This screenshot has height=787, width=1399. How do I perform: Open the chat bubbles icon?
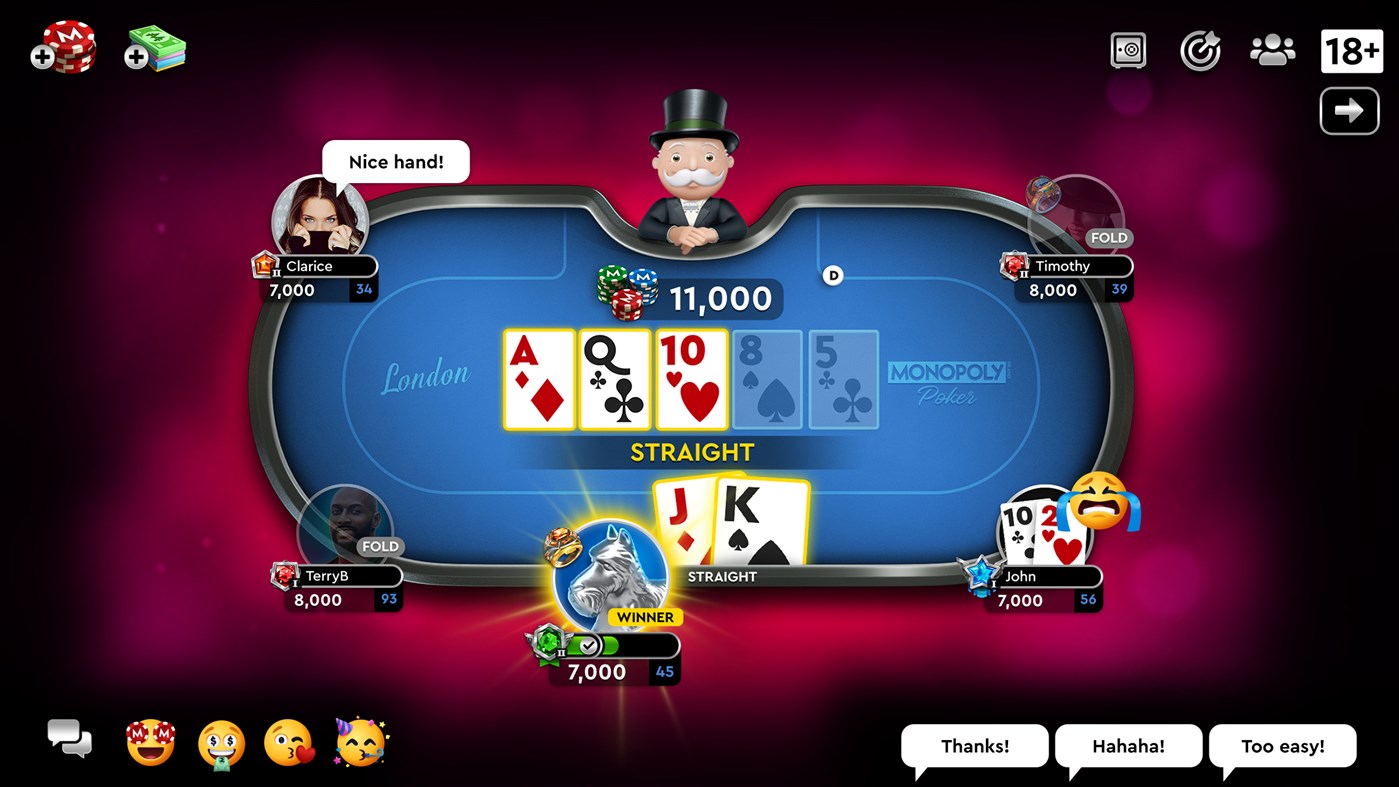tap(68, 740)
